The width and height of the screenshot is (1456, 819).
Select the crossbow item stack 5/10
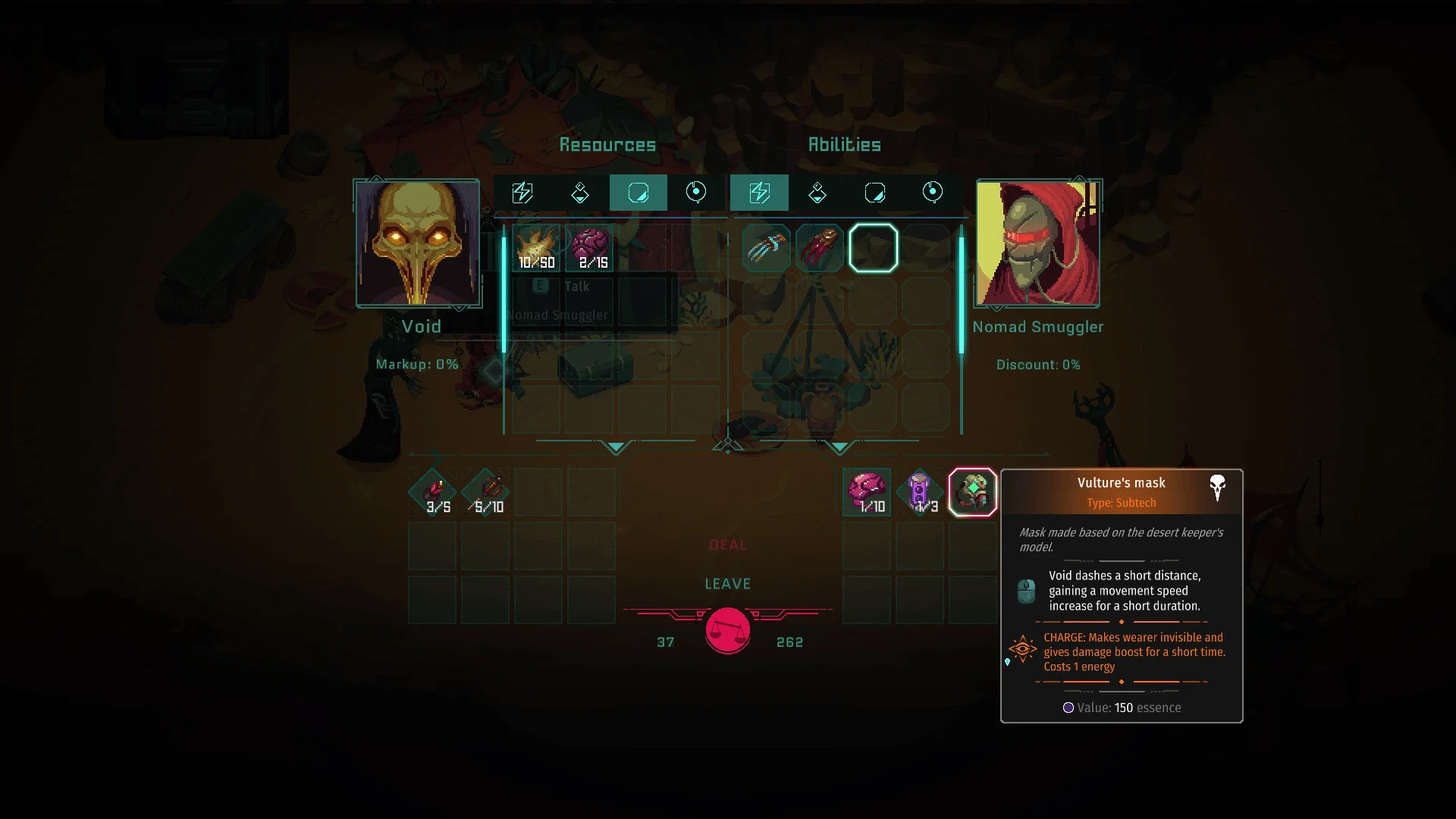pos(487,492)
